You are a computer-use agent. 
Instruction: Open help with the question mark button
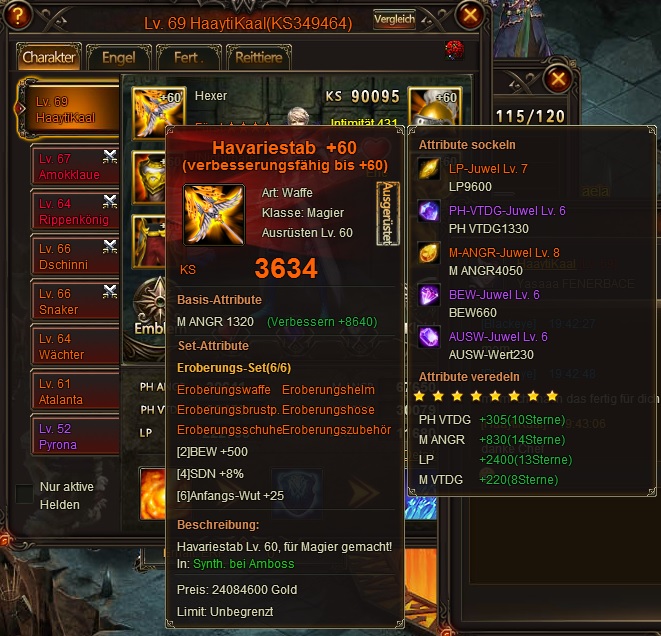pos(20,16)
